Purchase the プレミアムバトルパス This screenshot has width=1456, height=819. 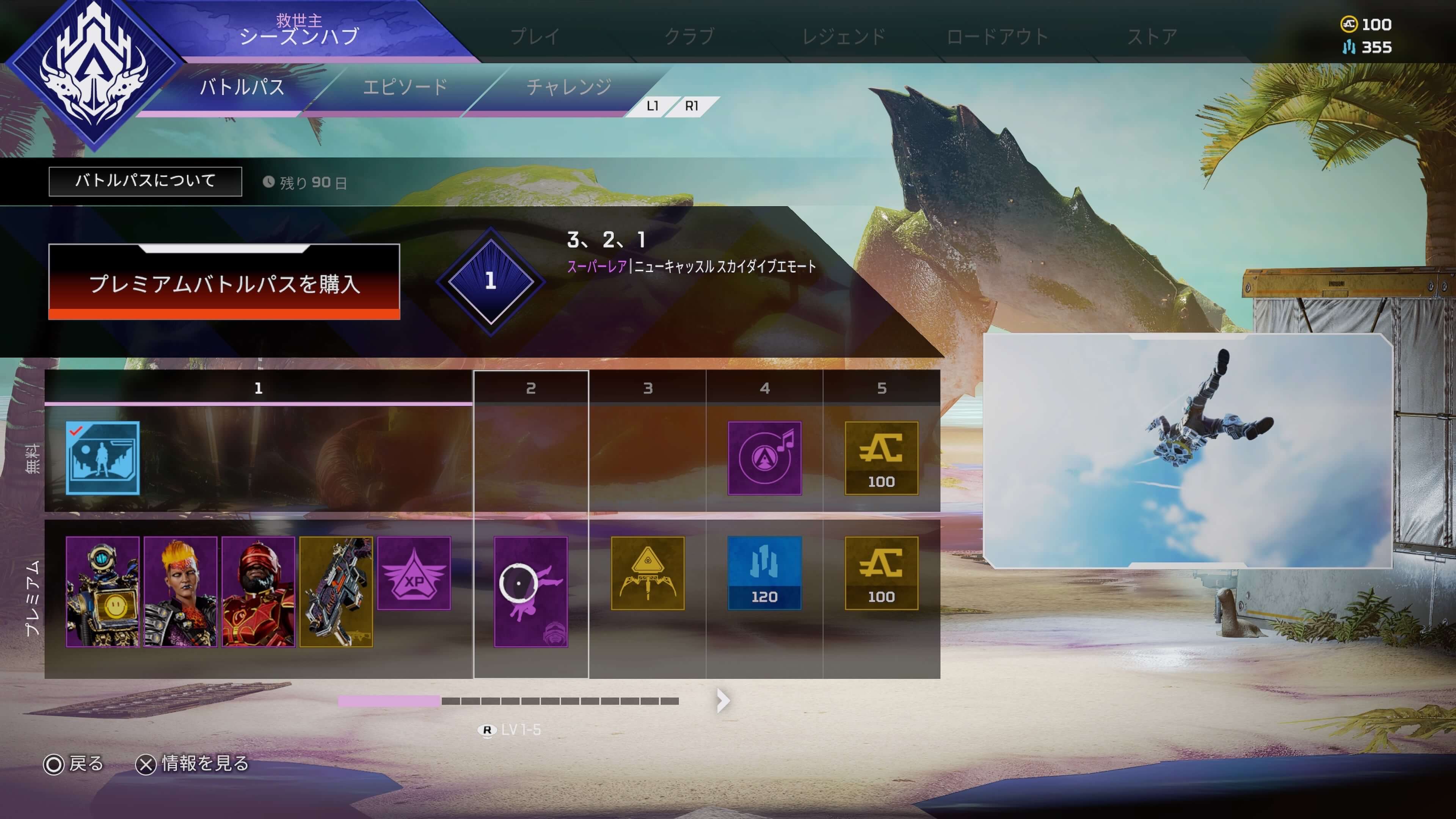coord(224,282)
